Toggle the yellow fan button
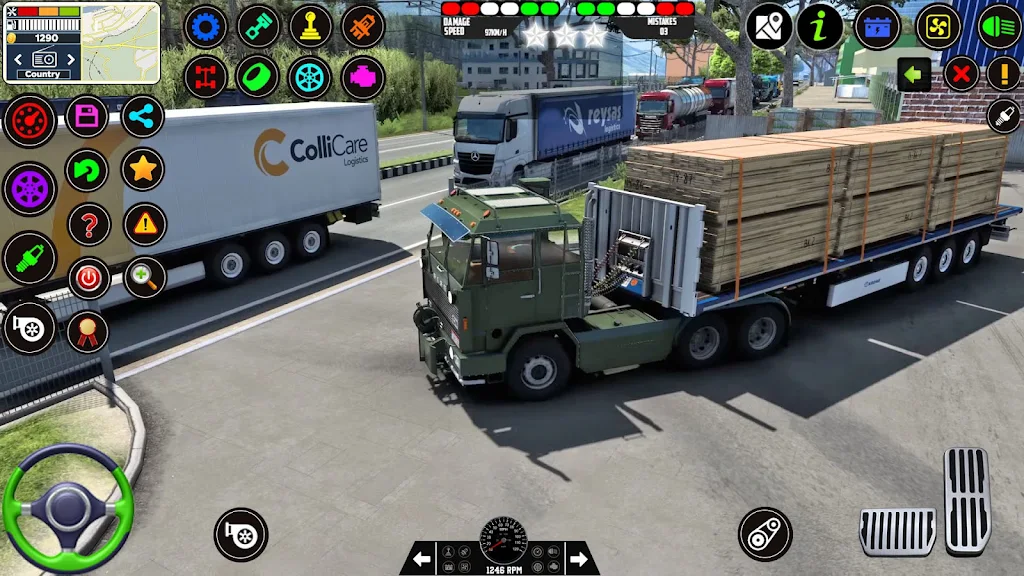The height and width of the screenshot is (576, 1024). [939, 27]
